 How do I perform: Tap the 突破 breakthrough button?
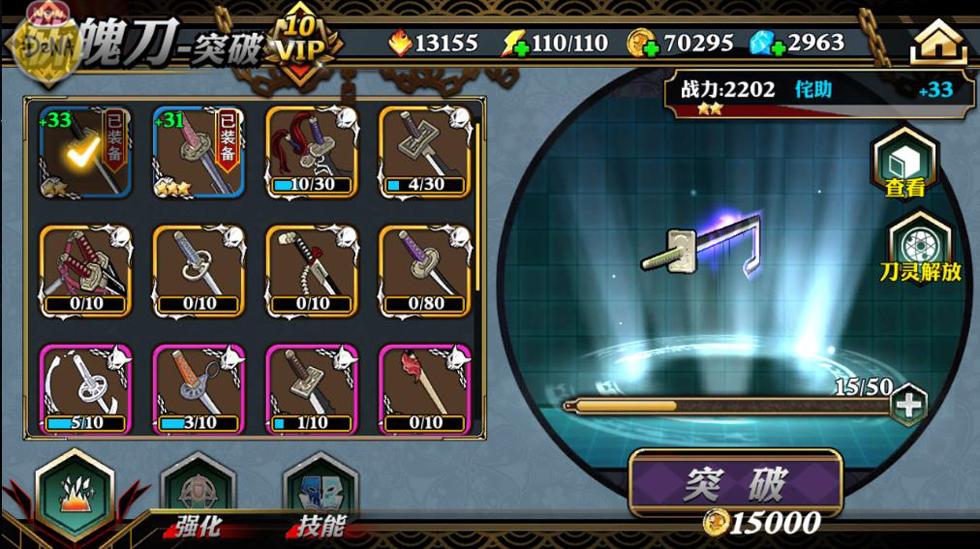coord(735,484)
